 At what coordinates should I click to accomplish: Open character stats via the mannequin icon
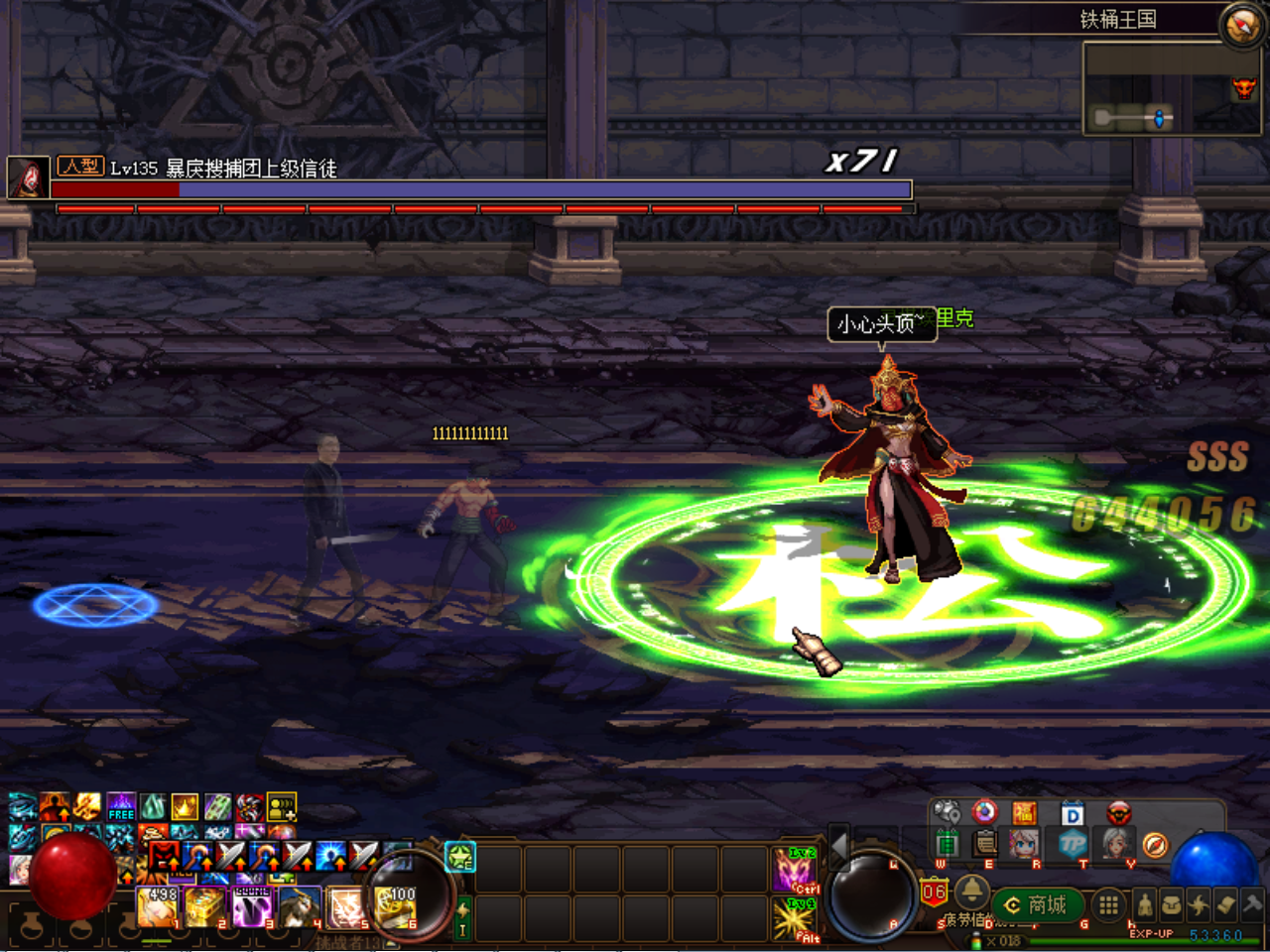tap(1143, 904)
